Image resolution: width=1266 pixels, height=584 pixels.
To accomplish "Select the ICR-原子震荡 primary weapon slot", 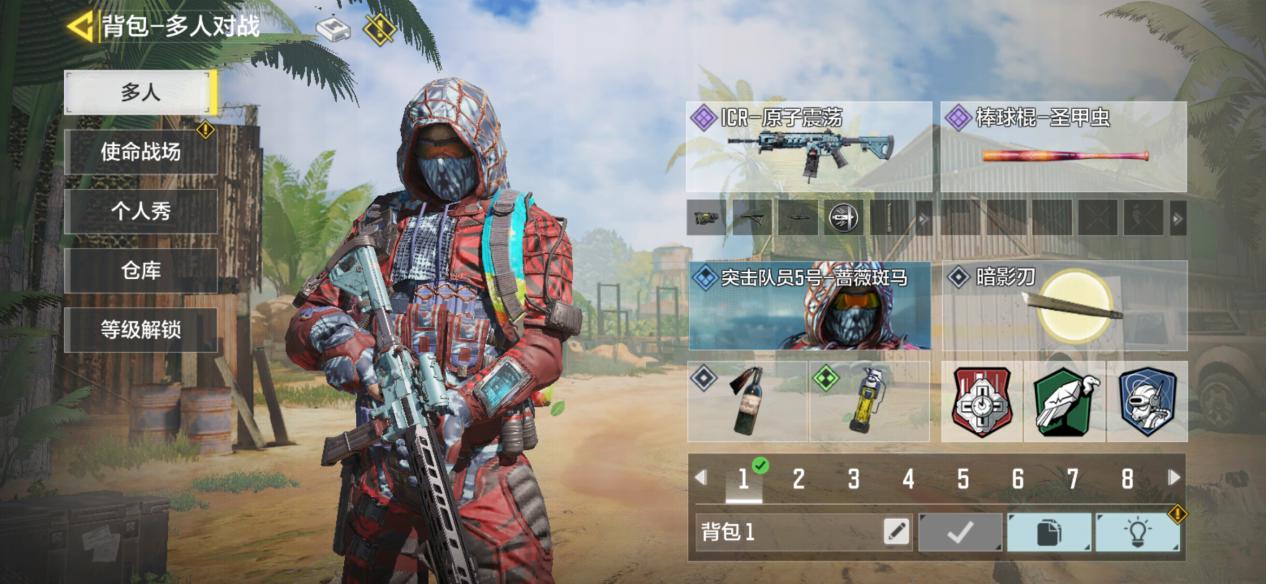I will (x=808, y=147).
